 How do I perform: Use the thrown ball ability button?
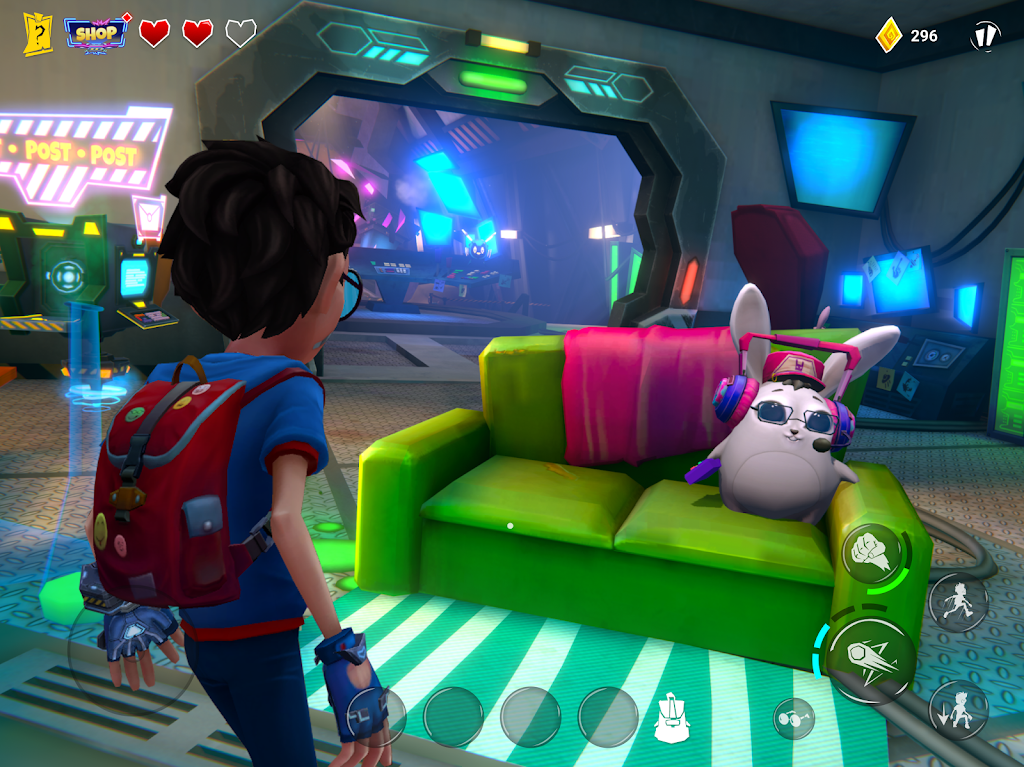tap(871, 659)
